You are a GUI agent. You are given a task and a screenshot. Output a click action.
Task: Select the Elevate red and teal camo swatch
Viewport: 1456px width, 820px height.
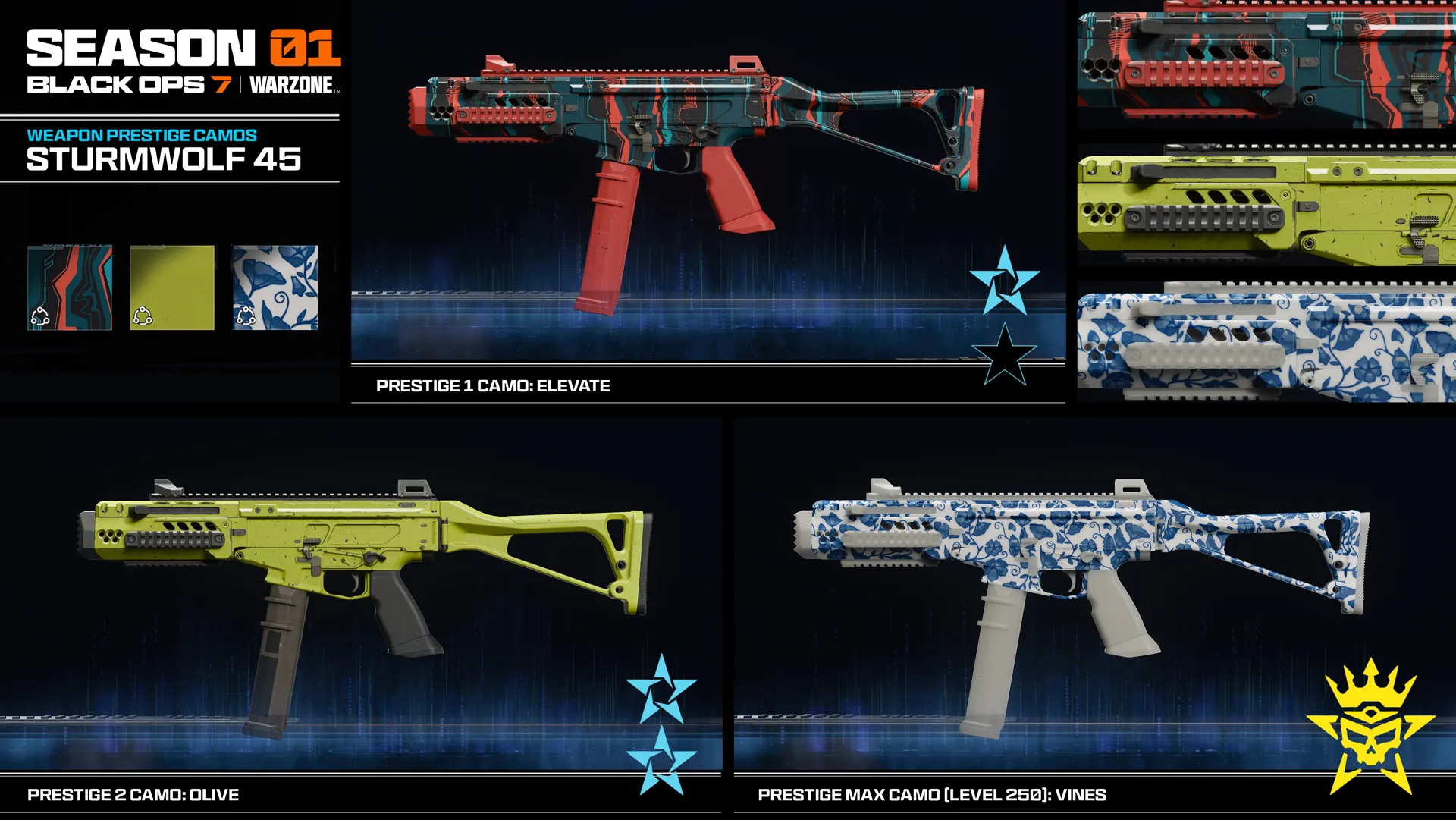coord(70,287)
